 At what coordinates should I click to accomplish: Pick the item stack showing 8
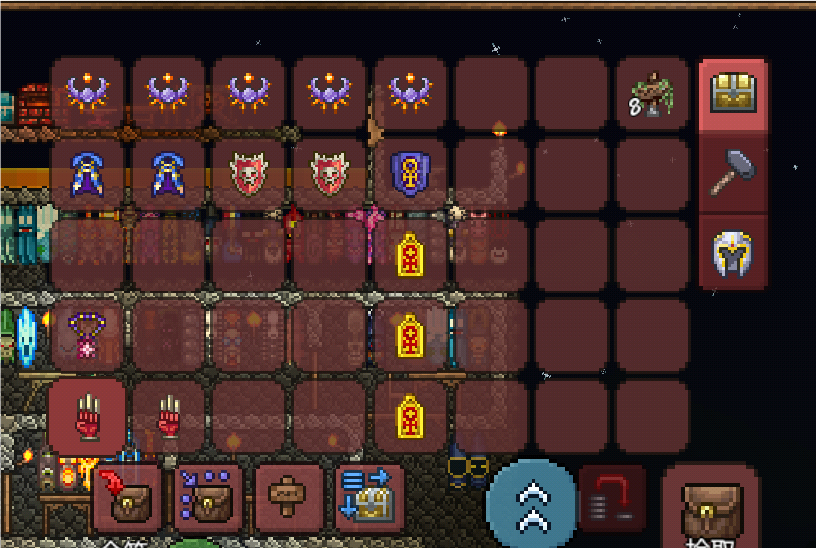tap(653, 95)
